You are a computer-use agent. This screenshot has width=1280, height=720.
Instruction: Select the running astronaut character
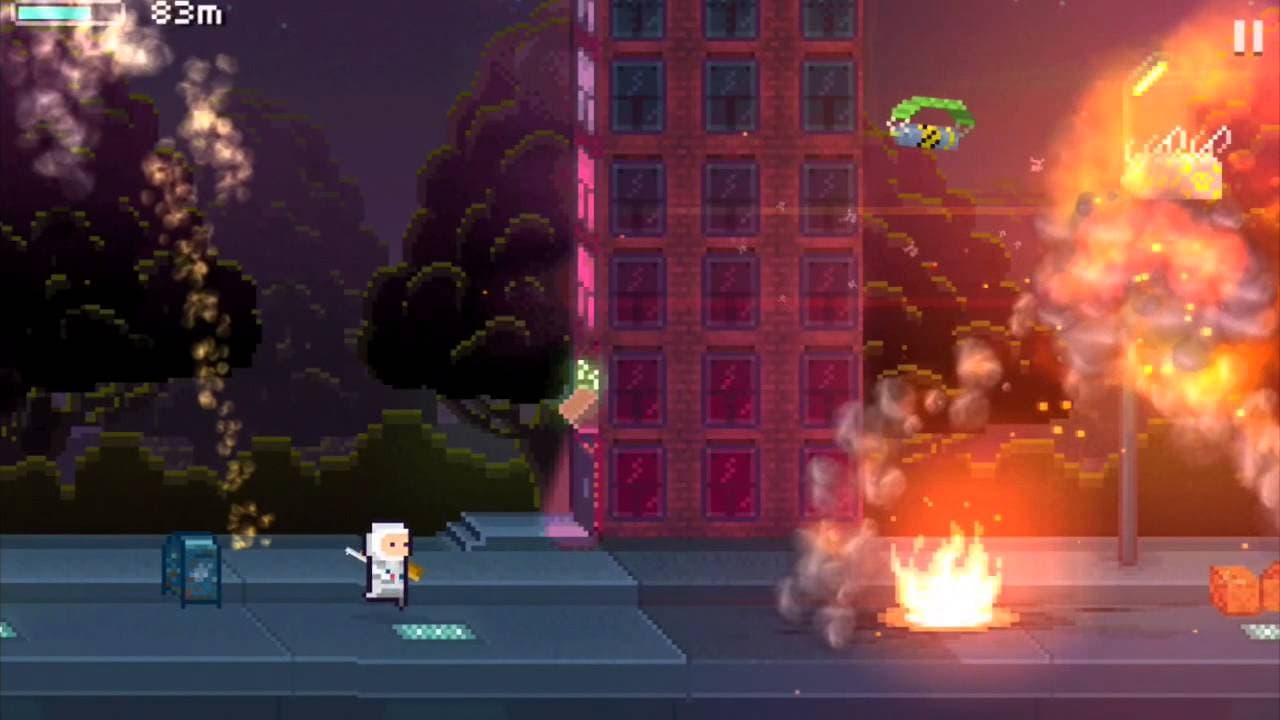click(388, 565)
